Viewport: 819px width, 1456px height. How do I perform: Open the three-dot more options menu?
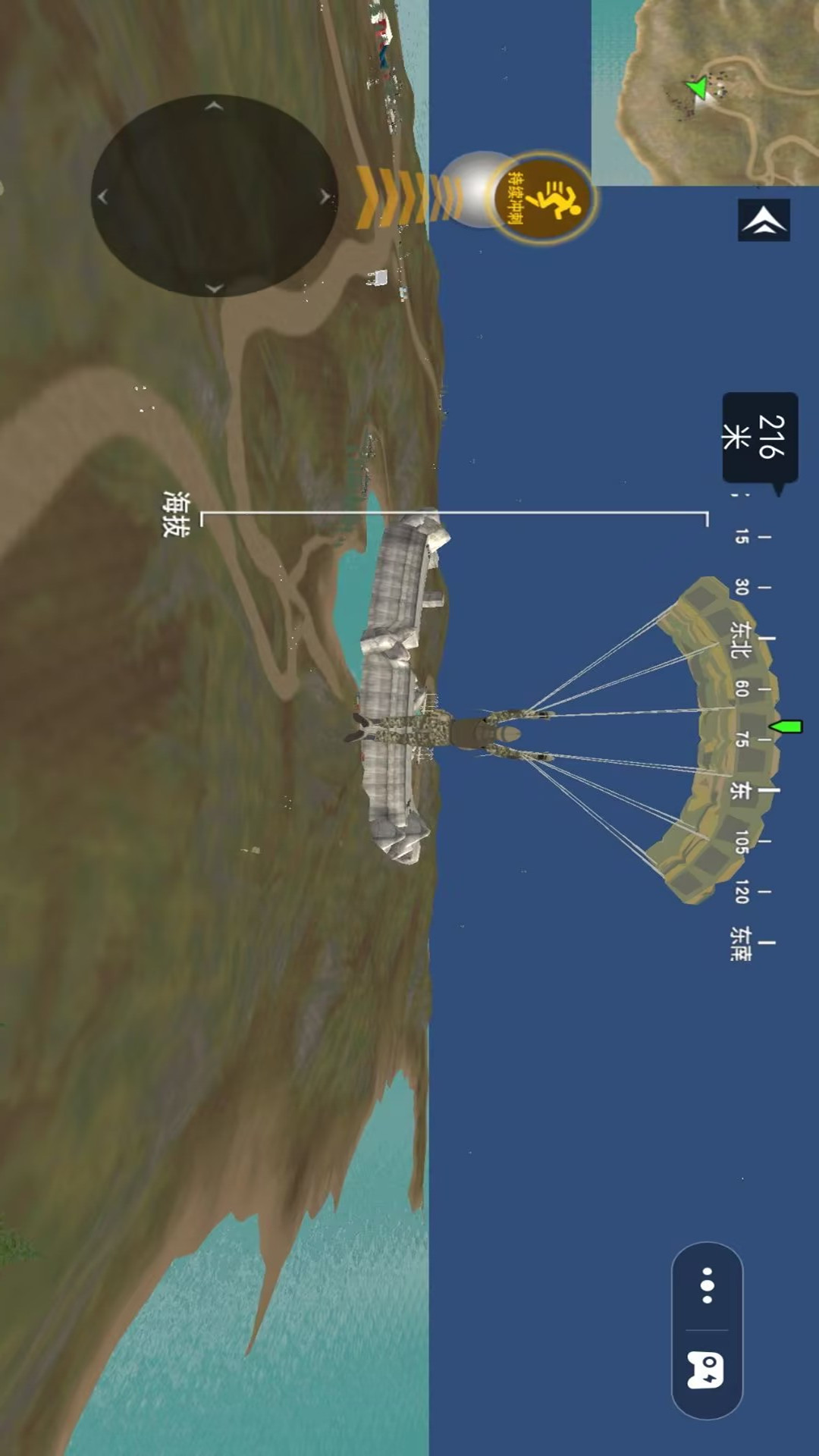click(x=707, y=1285)
